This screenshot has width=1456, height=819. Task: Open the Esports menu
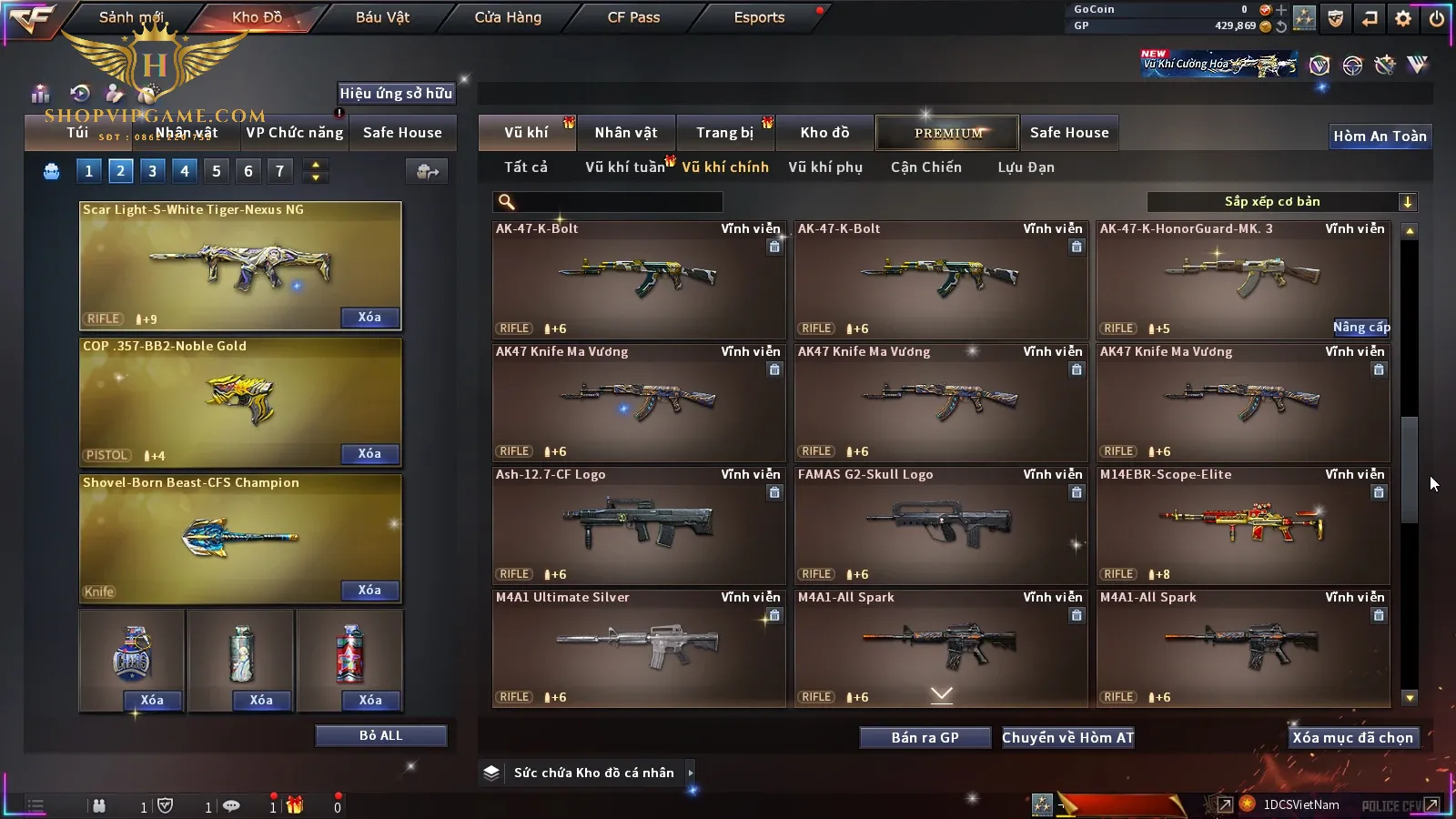(759, 17)
